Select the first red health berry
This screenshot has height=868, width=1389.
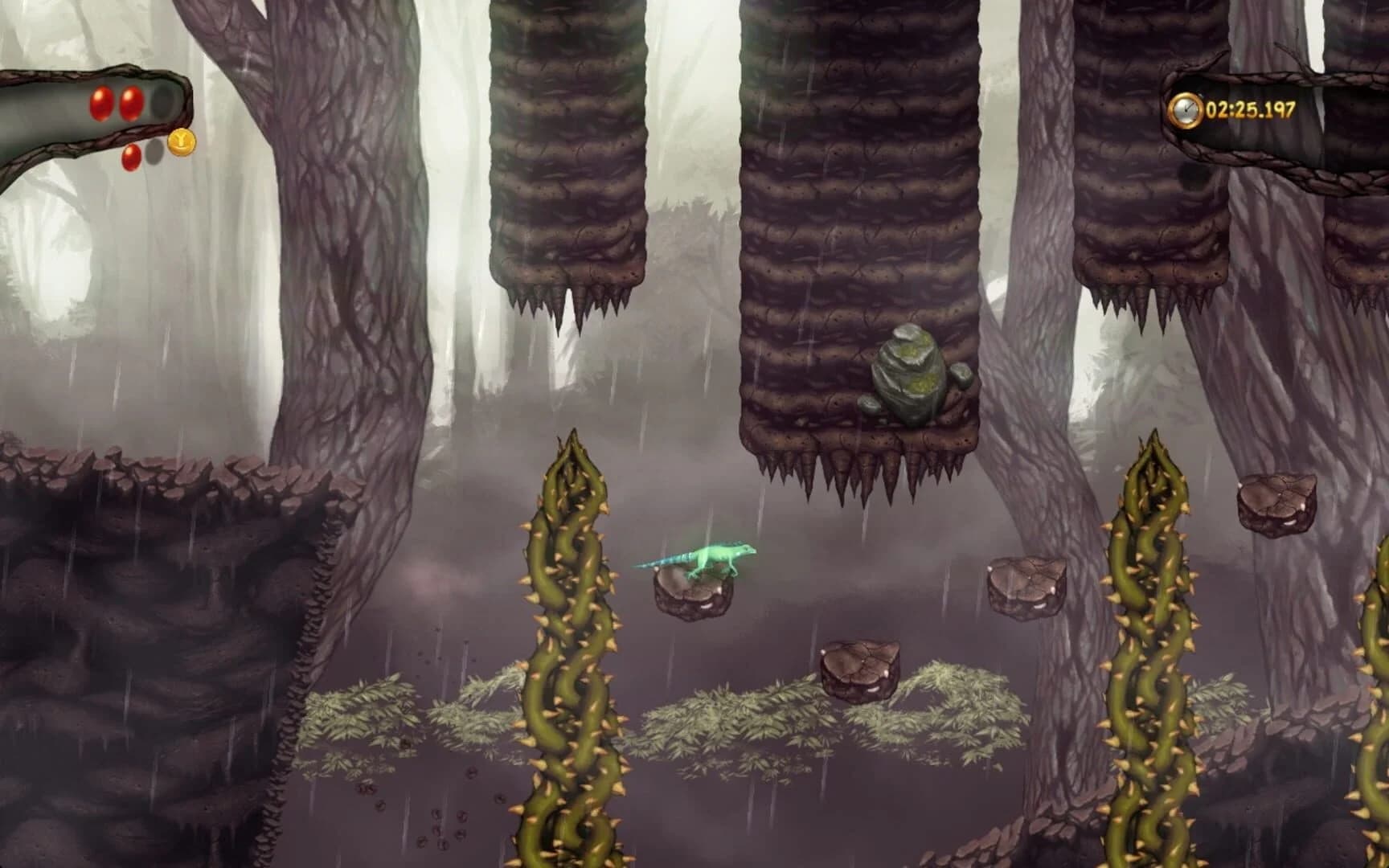pos(101,104)
